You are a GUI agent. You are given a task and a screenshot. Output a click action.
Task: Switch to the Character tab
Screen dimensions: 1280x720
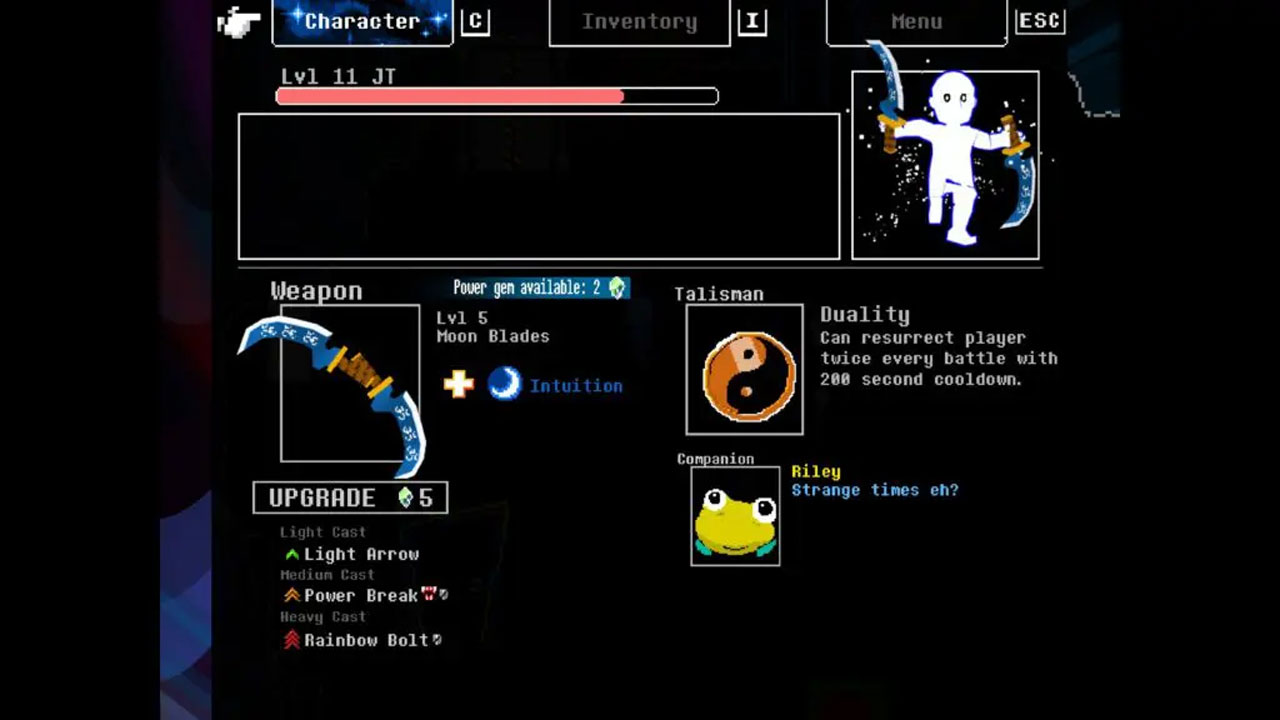[362, 22]
